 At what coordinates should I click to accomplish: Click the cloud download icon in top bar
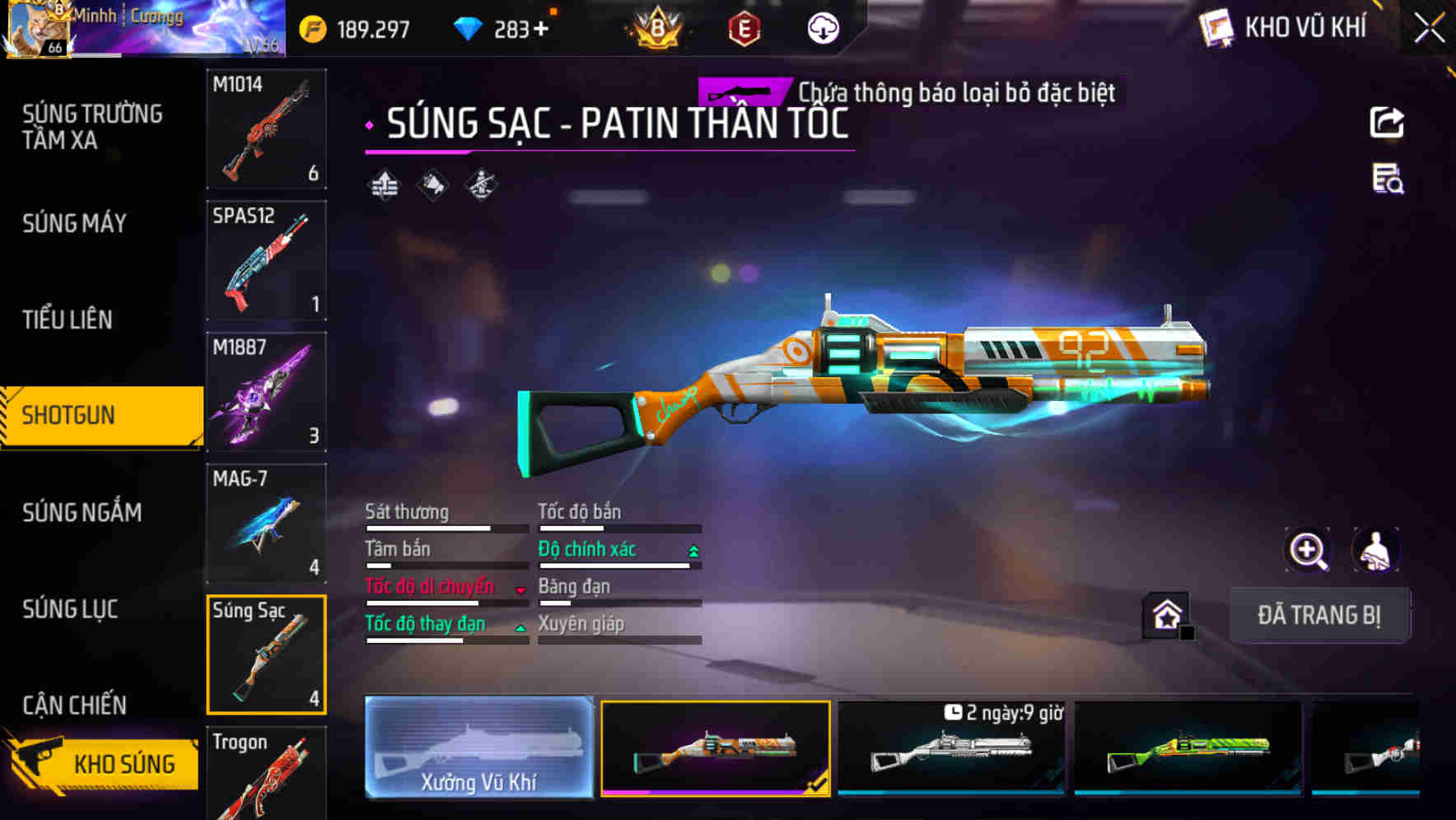(x=823, y=28)
